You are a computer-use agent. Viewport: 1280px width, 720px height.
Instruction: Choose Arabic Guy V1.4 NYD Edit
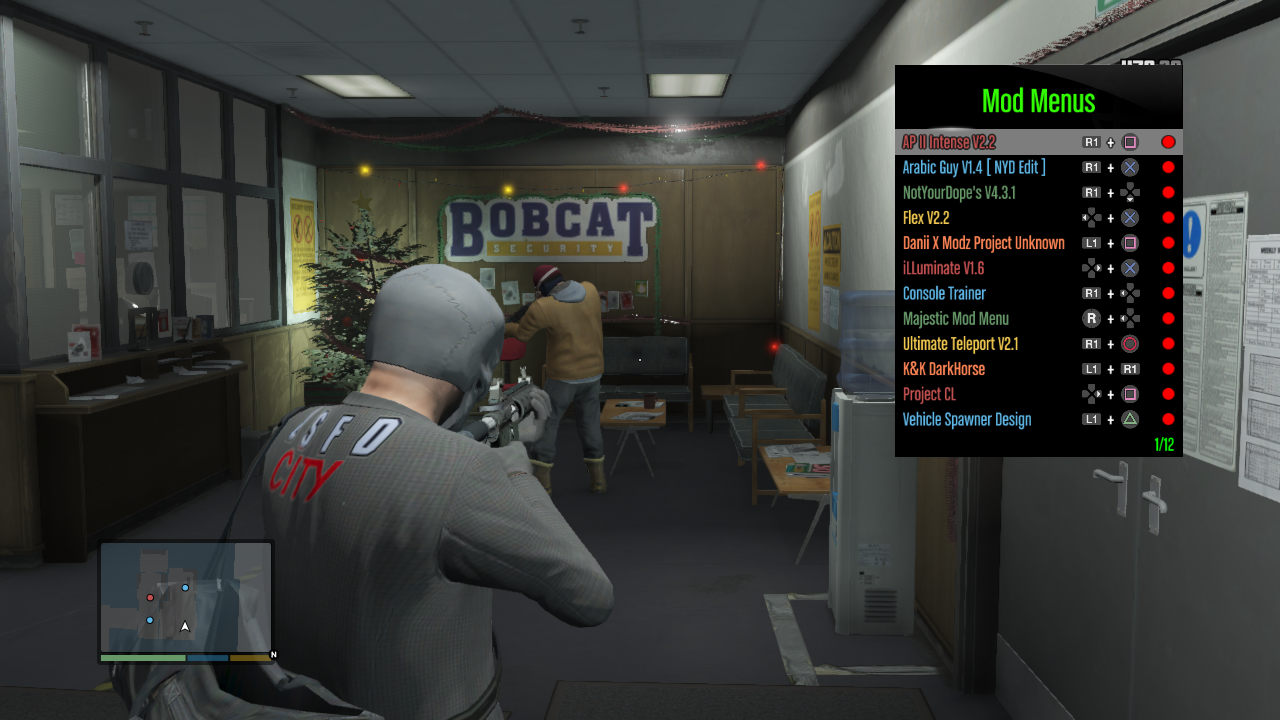[974, 167]
